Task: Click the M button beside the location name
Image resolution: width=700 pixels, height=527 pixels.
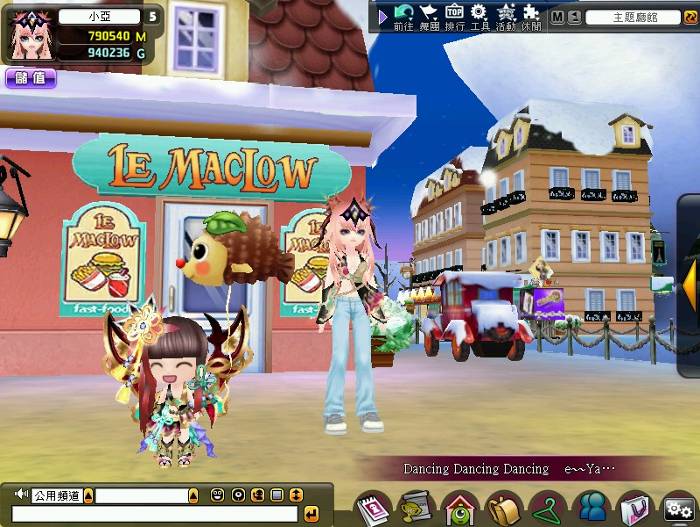Action: click(557, 17)
